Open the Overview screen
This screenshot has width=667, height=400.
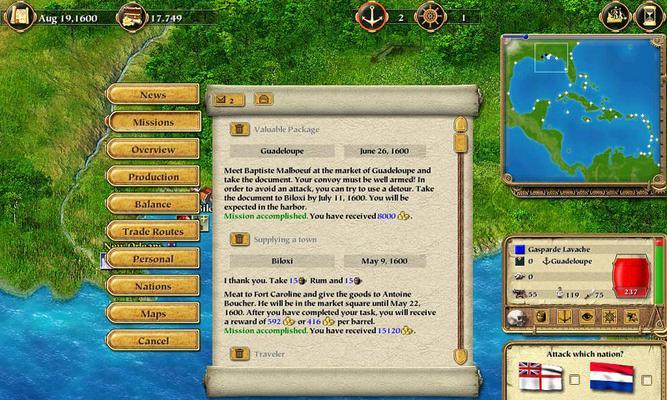152,149
